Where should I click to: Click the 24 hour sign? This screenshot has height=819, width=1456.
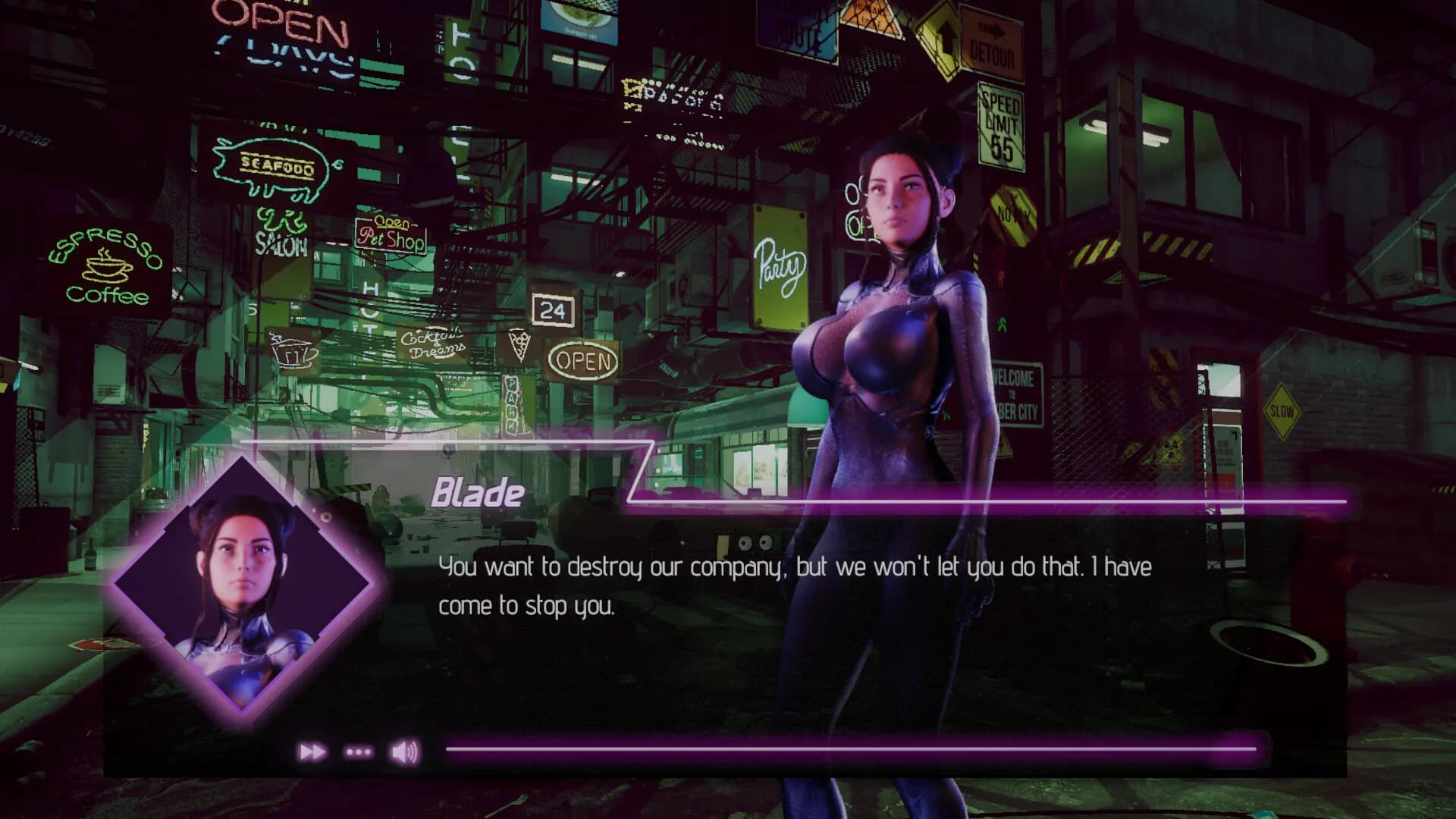554,310
